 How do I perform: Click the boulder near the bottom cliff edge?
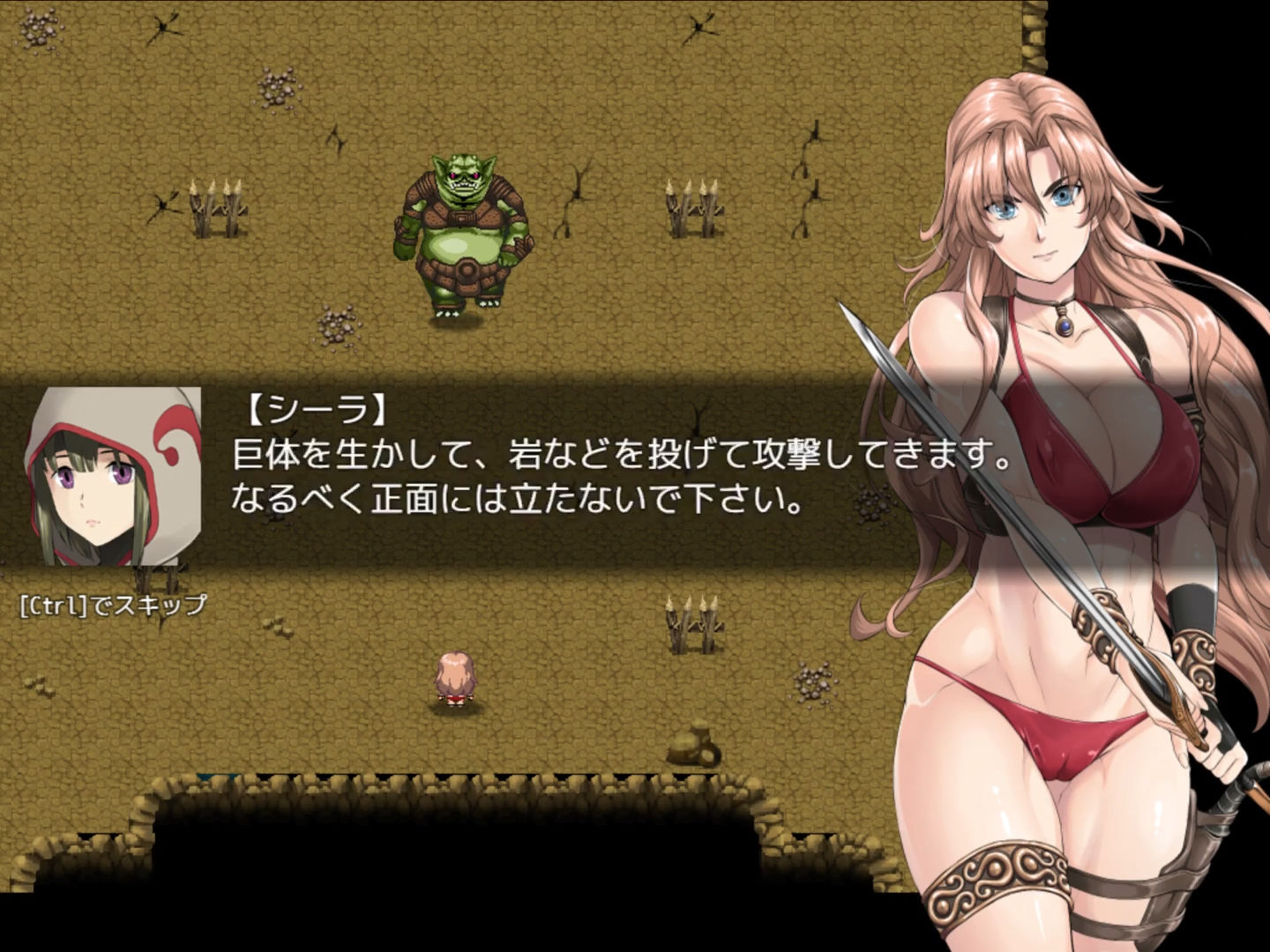click(692, 745)
